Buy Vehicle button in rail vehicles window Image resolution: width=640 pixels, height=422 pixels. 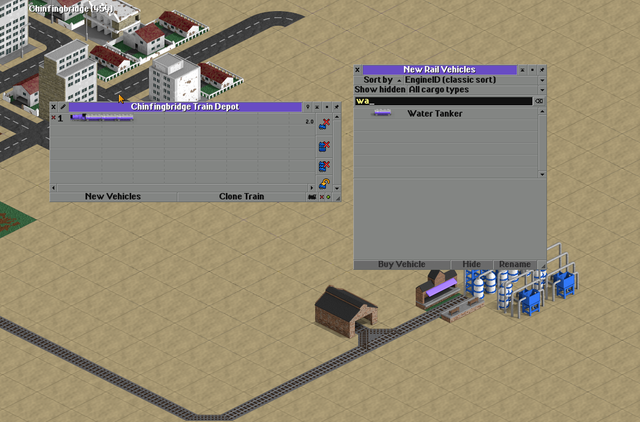pyautogui.click(x=401, y=264)
